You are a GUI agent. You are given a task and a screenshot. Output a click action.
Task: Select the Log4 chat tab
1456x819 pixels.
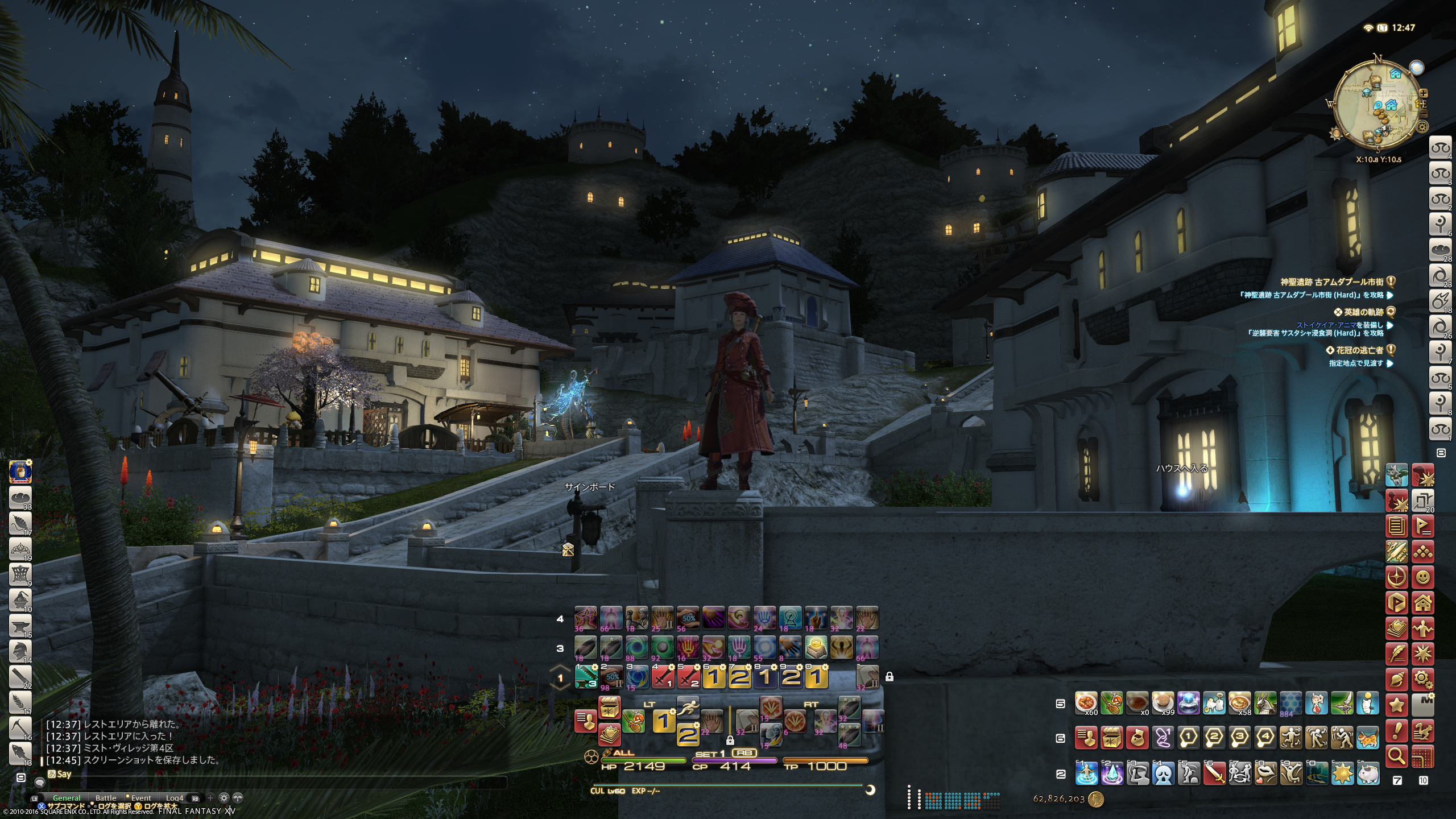[175, 798]
